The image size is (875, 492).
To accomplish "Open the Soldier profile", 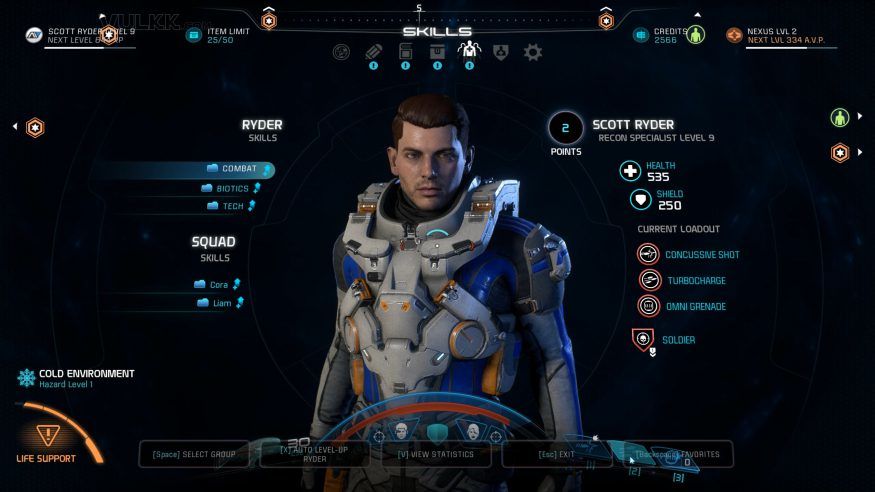I will (x=678, y=340).
